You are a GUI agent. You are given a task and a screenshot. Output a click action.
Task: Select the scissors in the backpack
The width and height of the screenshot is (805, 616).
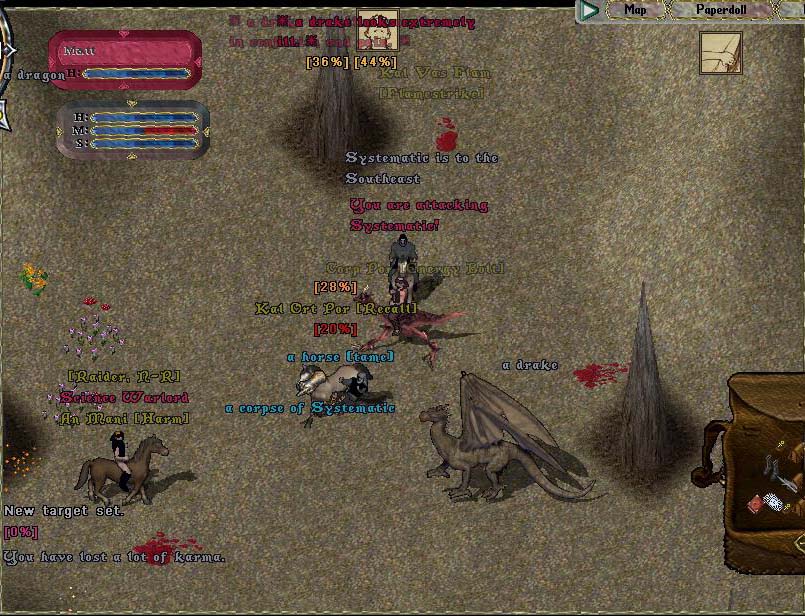click(772, 465)
